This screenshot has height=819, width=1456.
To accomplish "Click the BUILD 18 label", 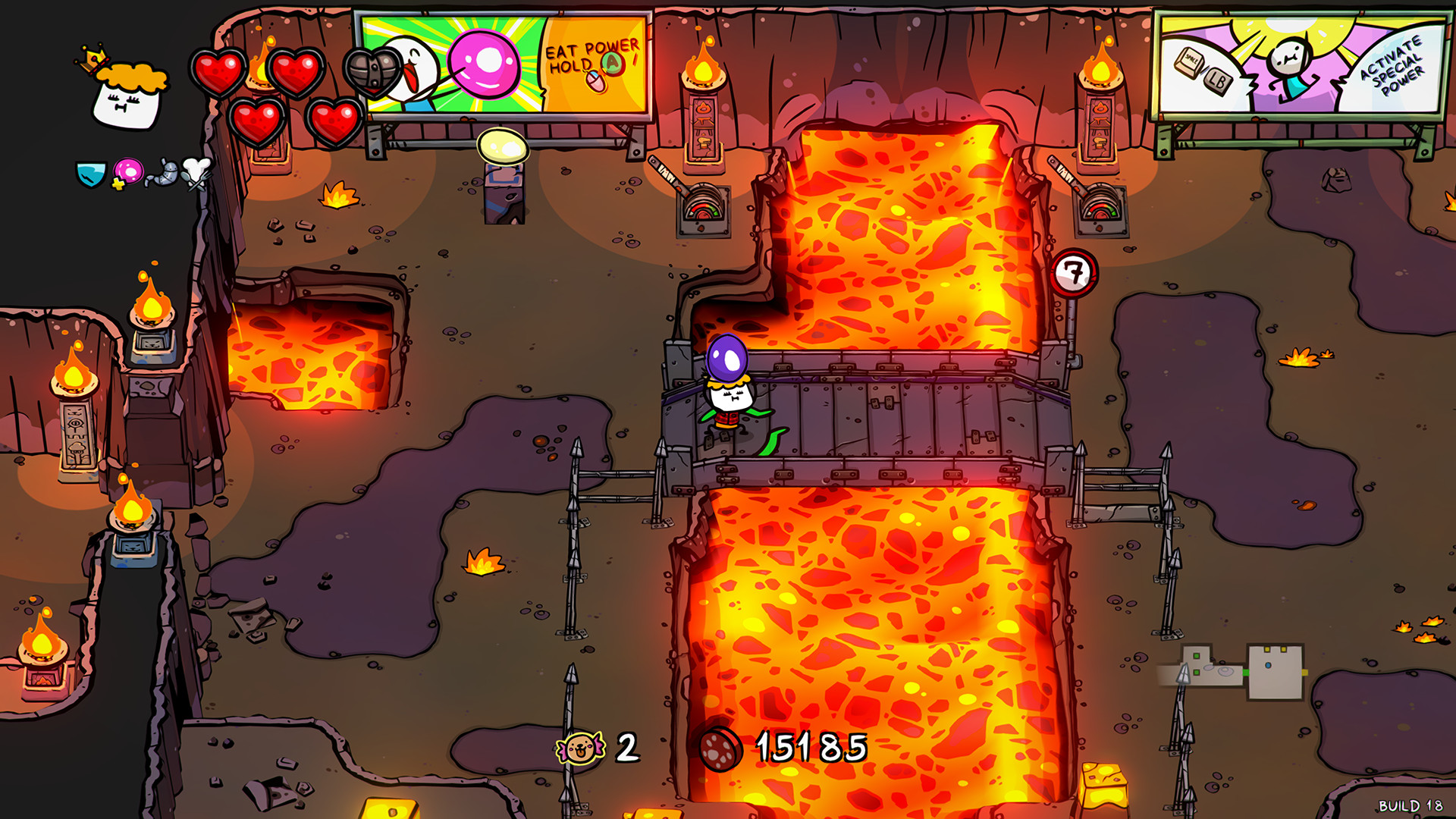I will pyautogui.click(x=1409, y=805).
